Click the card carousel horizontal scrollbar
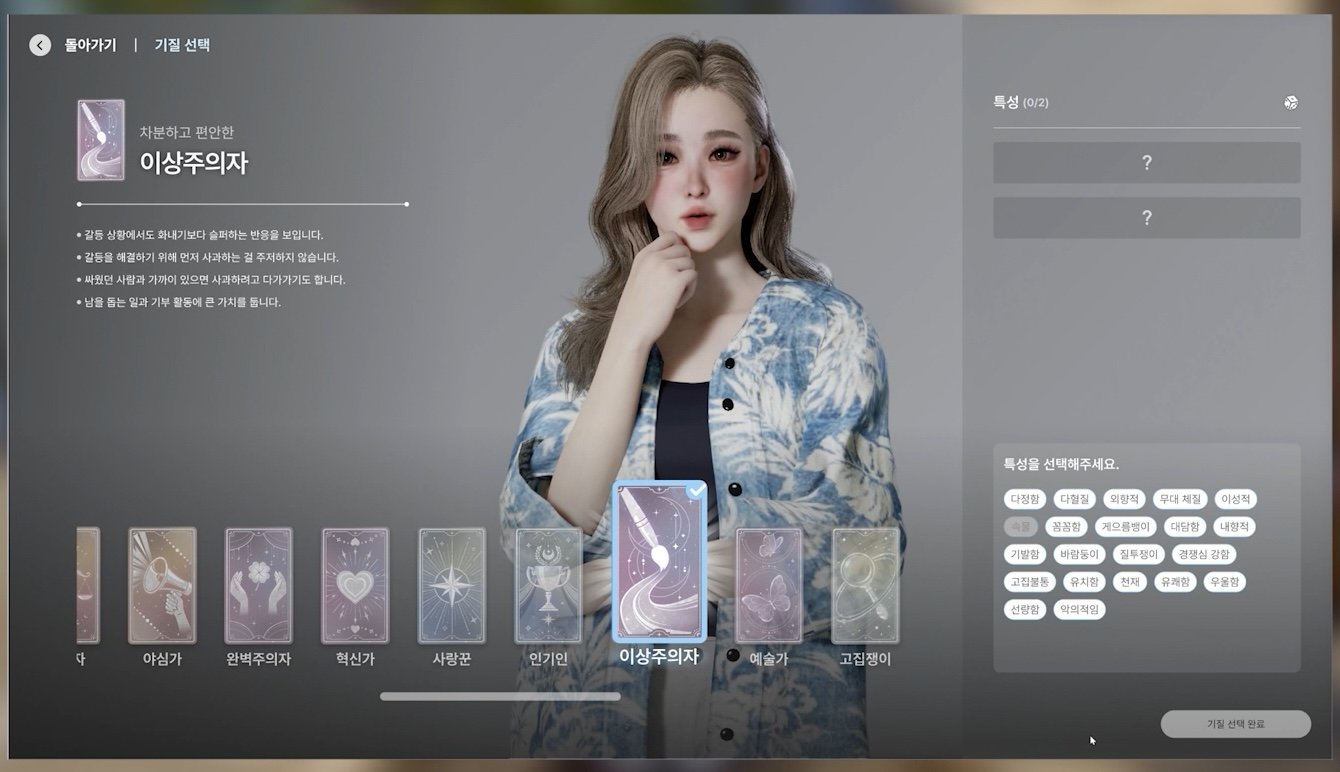Image resolution: width=1340 pixels, height=772 pixels. click(x=500, y=696)
